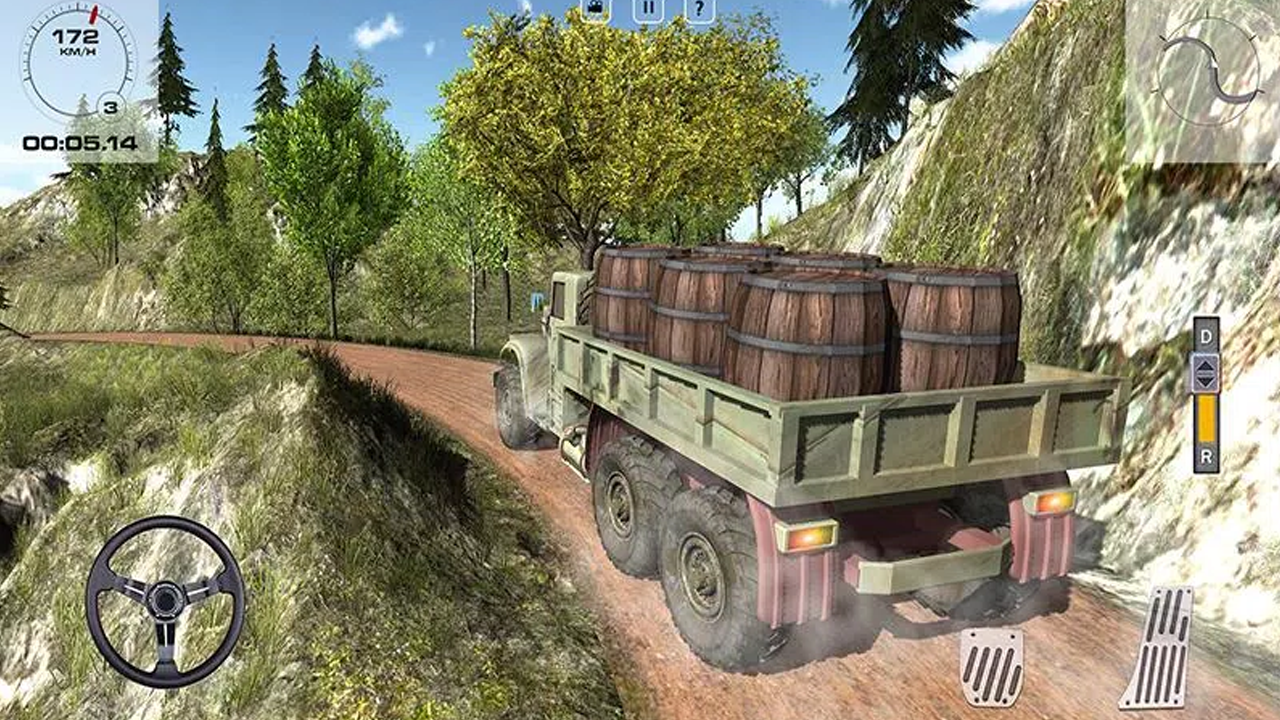This screenshot has width=1280, height=720.
Task: Click the orange gear position slider
Action: click(x=1207, y=420)
